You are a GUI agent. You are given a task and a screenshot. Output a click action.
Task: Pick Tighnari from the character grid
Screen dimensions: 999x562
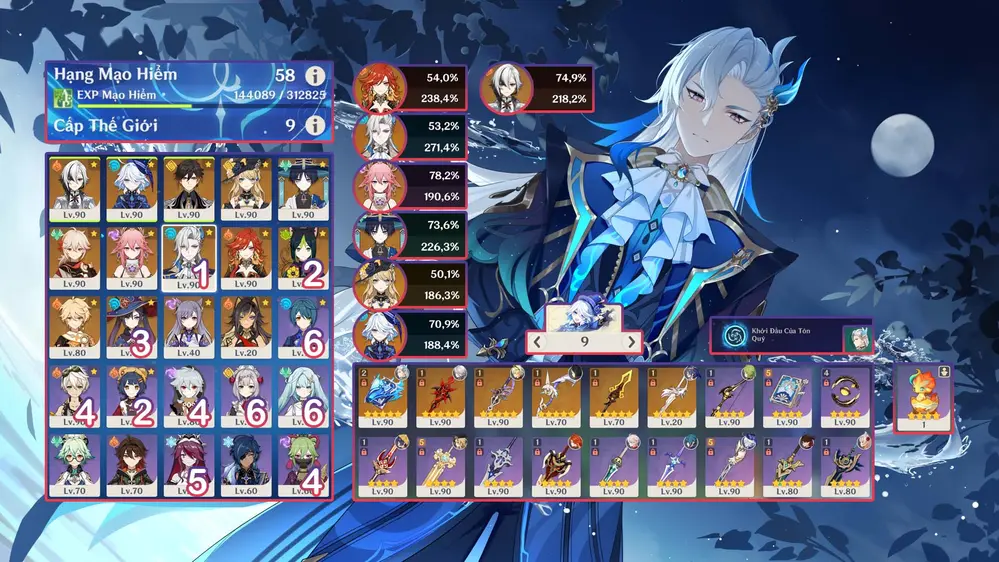tap(302, 257)
